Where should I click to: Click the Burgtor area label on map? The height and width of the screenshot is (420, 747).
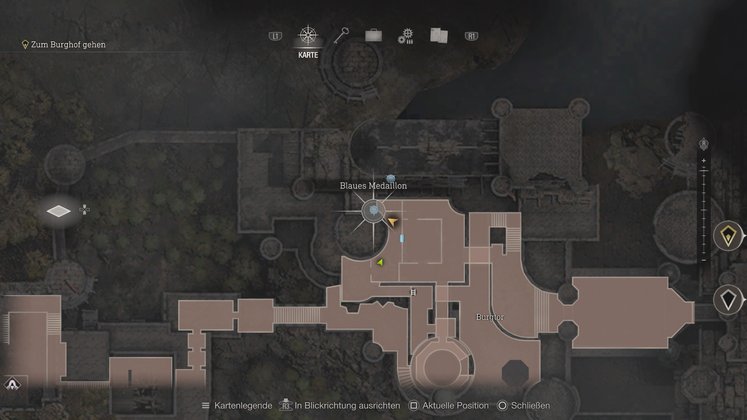[x=489, y=316]
